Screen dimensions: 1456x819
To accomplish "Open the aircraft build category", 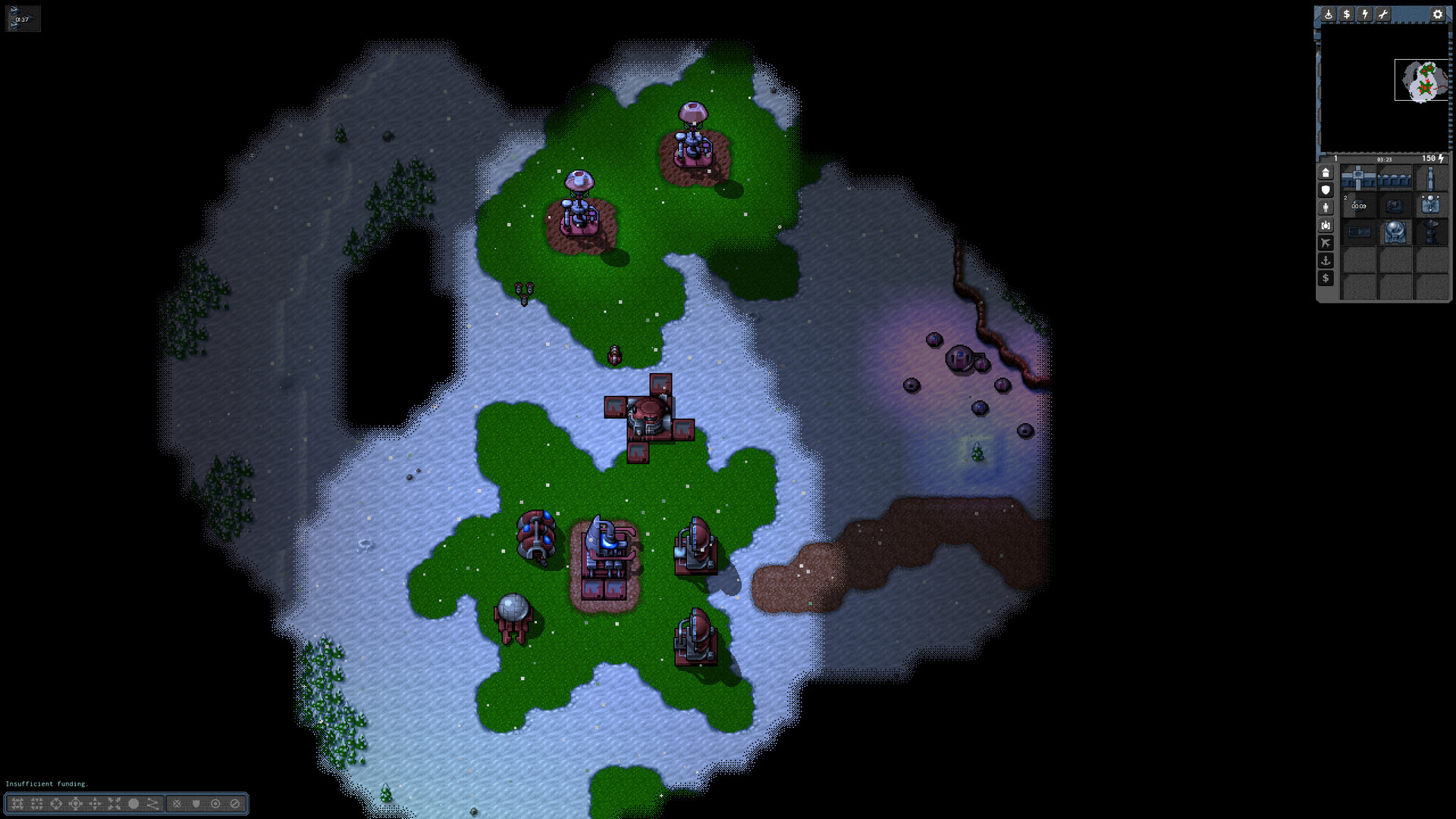I will pyautogui.click(x=1326, y=243).
